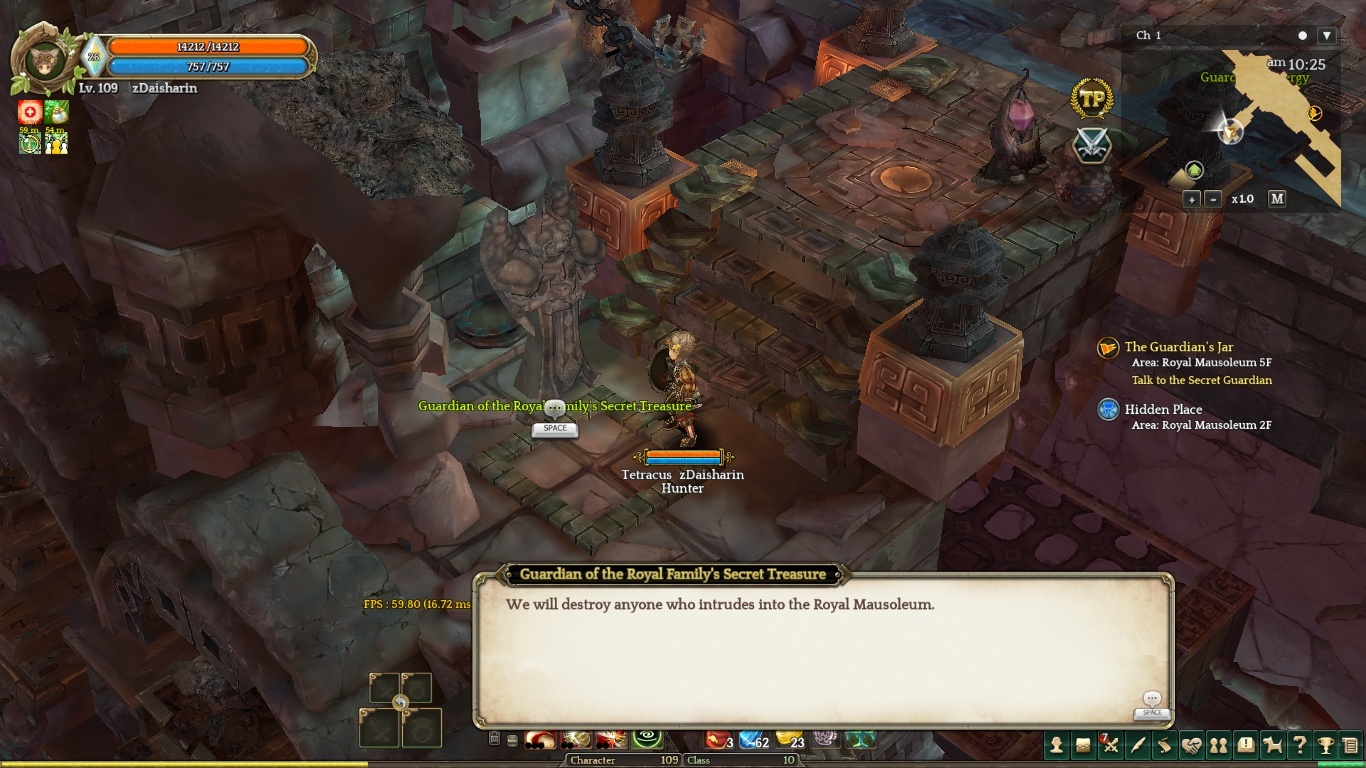Screen dimensions: 1366x768
Task: Open the TP shop laurel icon
Action: [x=1092, y=99]
